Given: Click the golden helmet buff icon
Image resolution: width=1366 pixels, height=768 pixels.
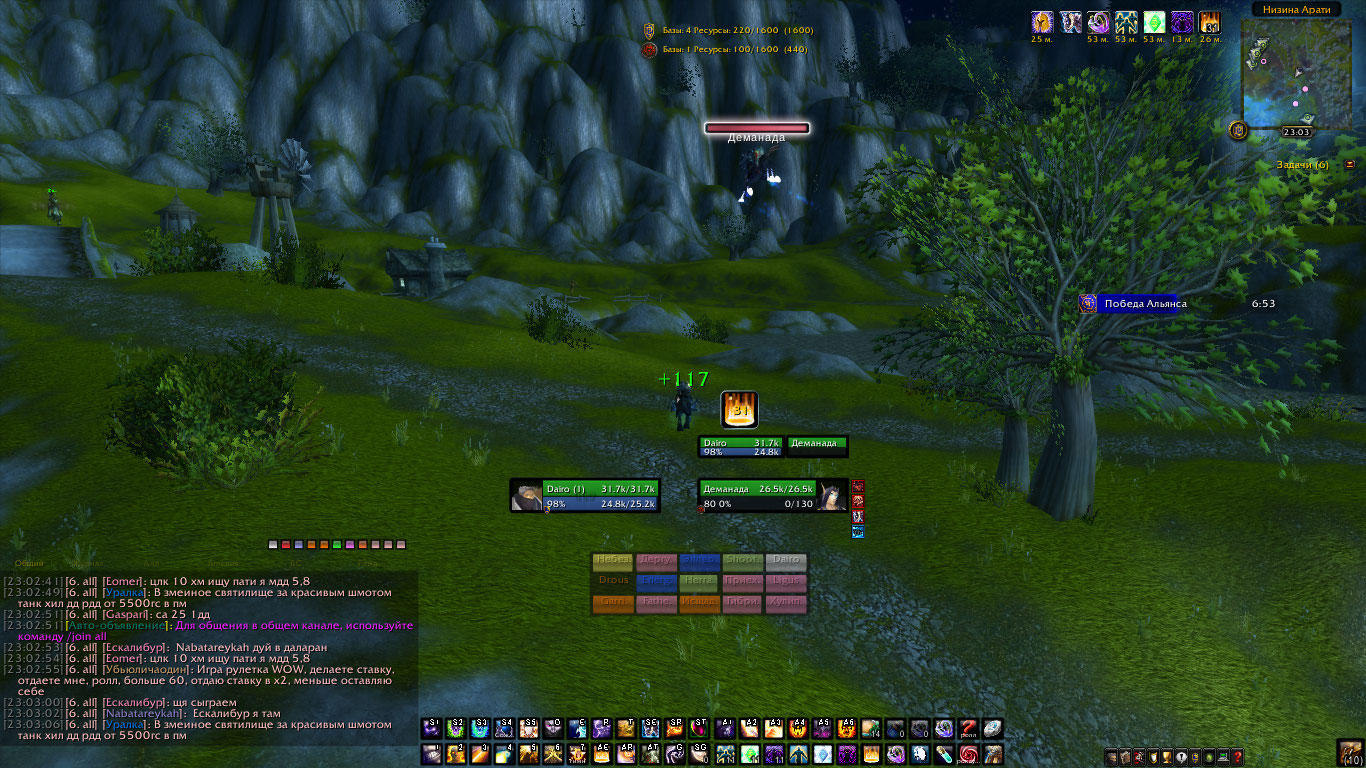Looking at the screenshot, I should pos(1042,23).
